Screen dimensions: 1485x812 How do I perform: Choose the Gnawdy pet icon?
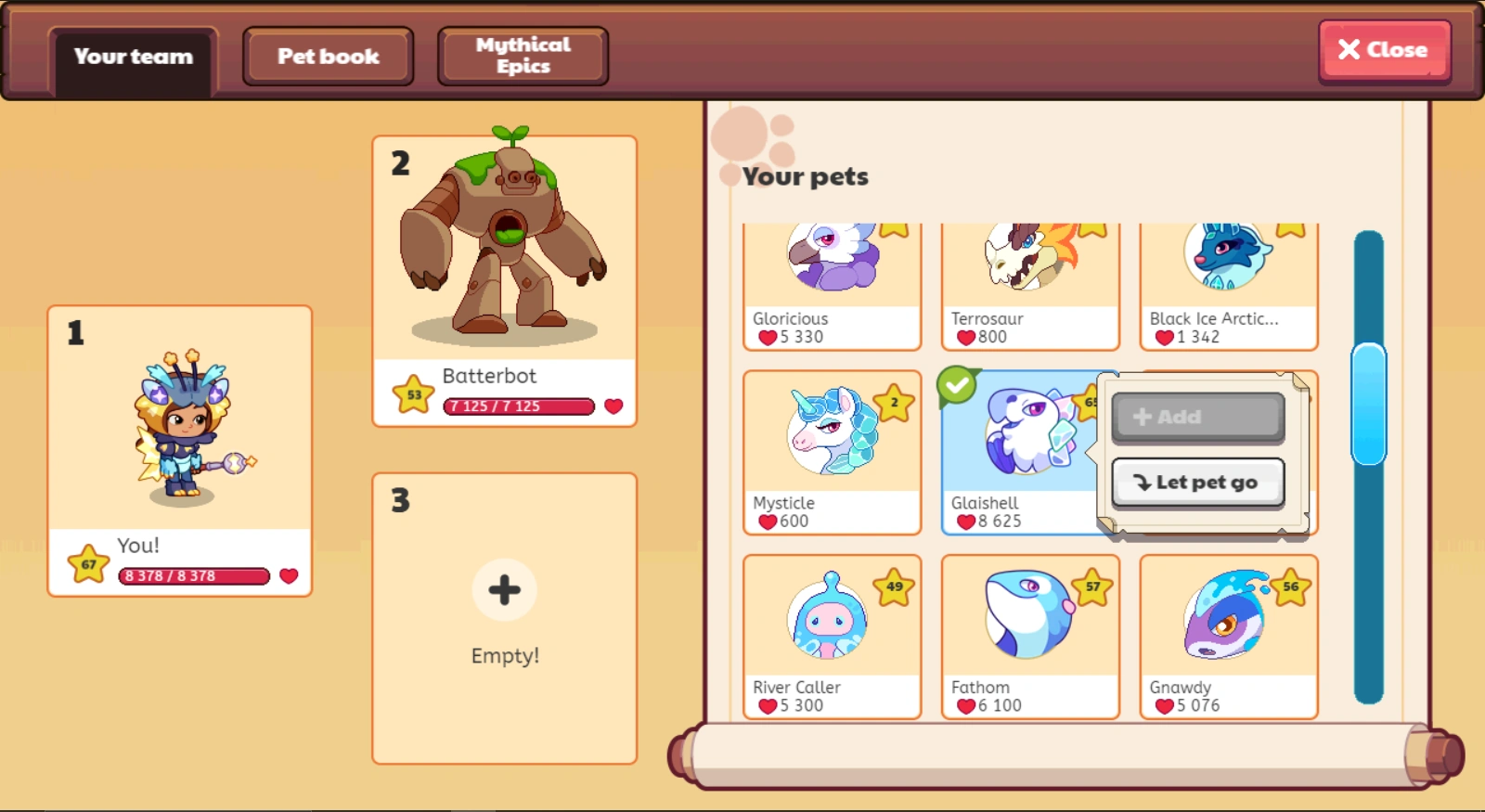tap(1225, 617)
